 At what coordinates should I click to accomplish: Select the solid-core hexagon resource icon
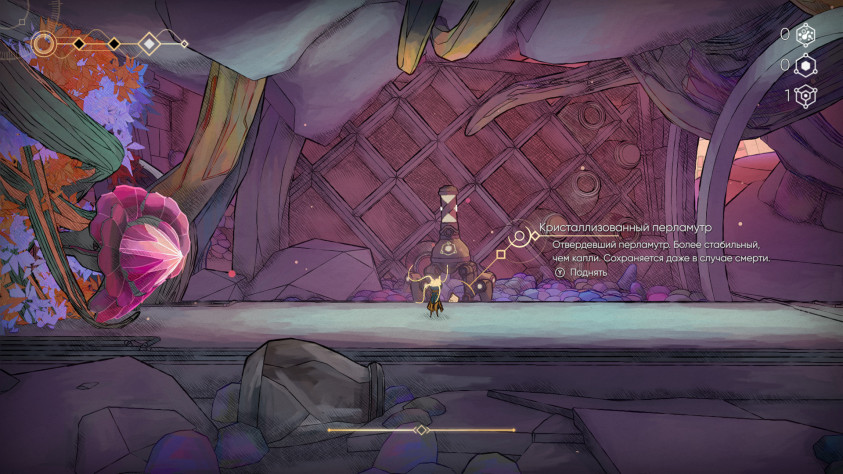(805, 66)
